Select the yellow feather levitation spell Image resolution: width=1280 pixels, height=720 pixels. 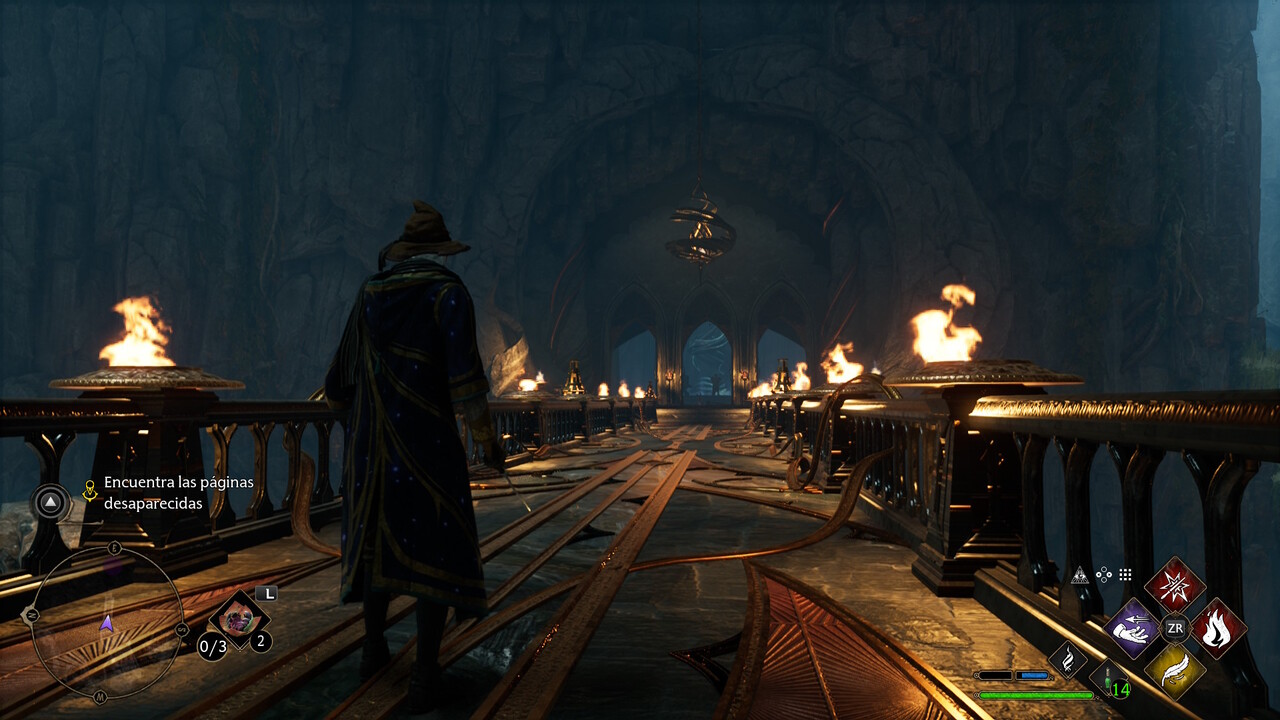(x=1174, y=670)
